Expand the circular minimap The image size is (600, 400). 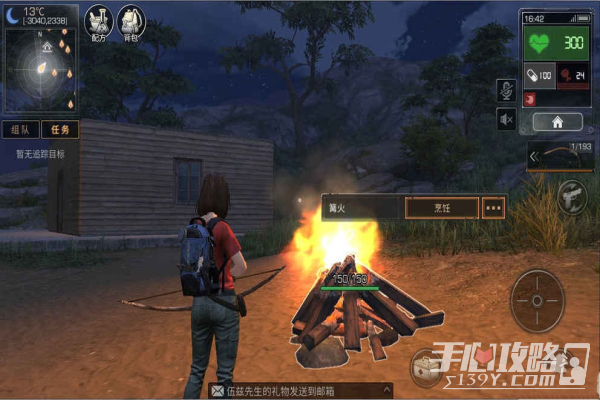pos(42,70)
